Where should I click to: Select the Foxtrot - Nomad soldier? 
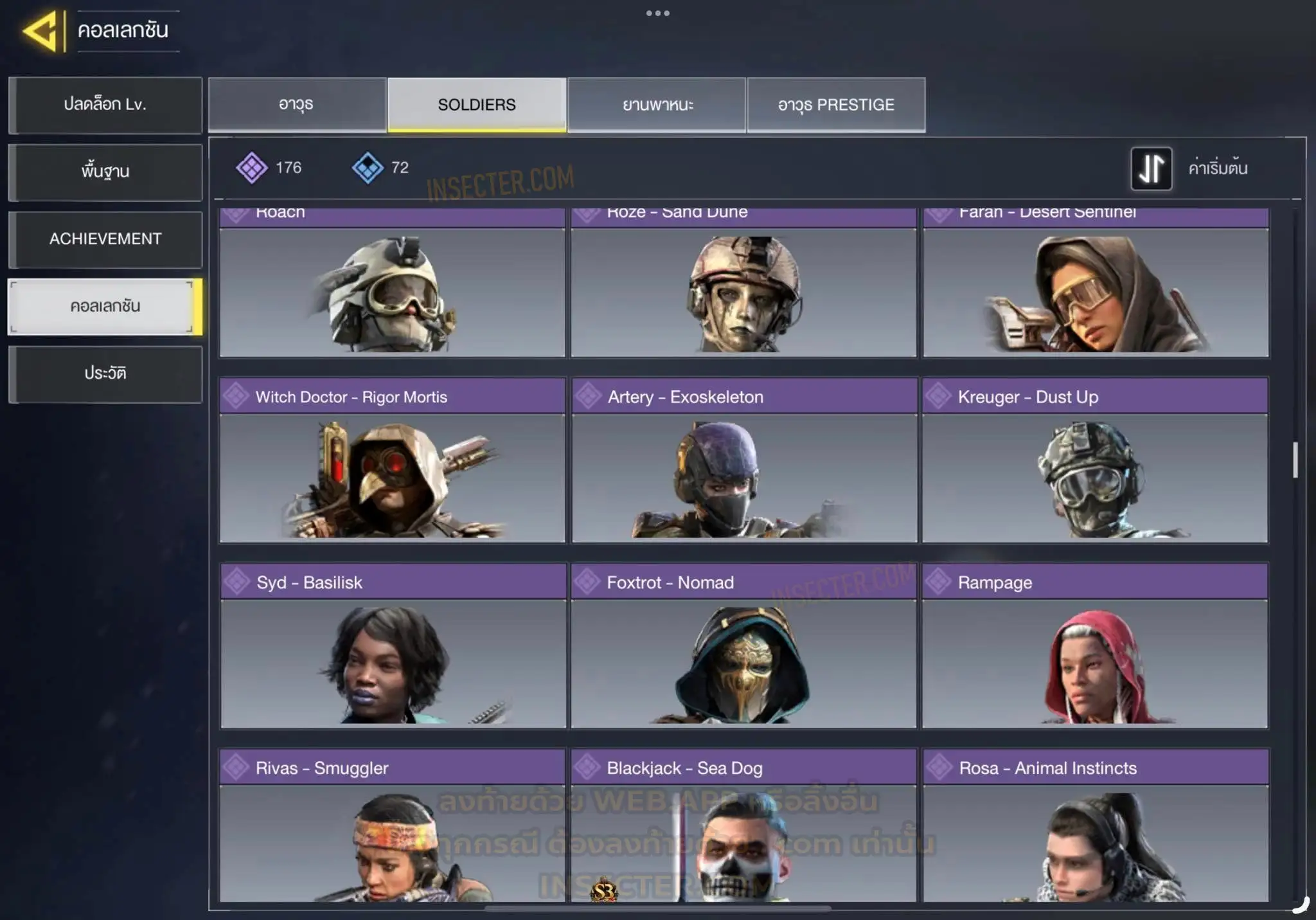744,645
